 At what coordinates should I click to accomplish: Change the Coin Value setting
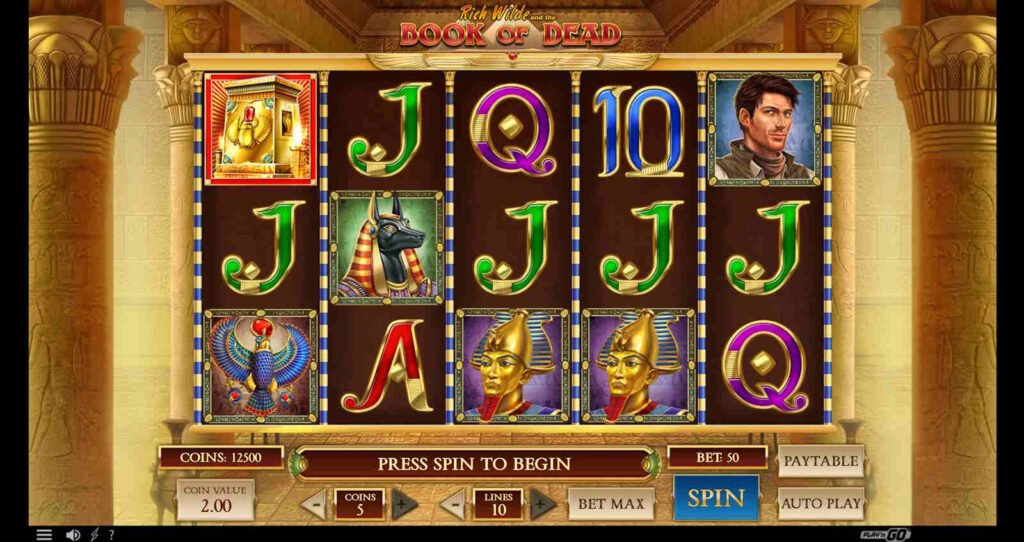pyautogui.click(x=215, y=500)
